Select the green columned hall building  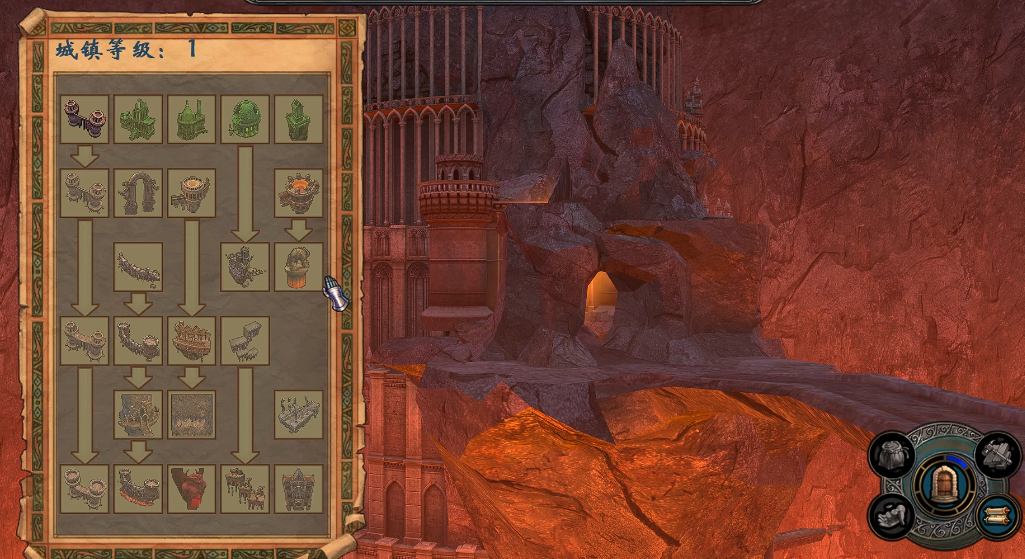click(138, 119)
